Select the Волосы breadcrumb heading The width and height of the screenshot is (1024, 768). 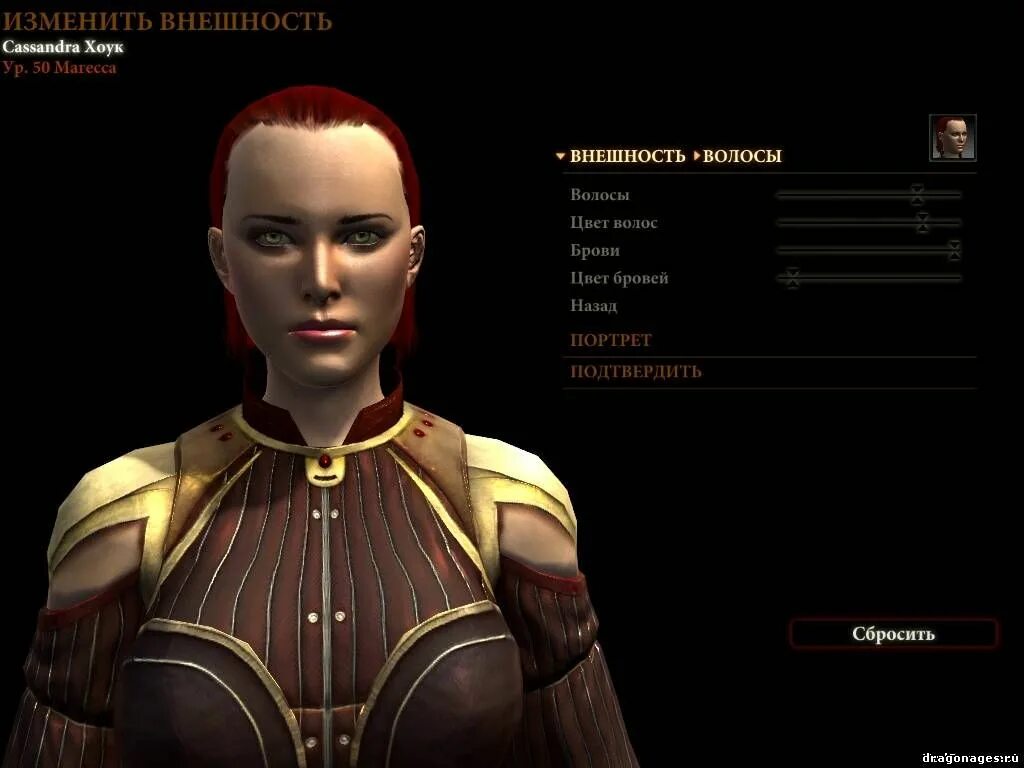coord(742,156)
